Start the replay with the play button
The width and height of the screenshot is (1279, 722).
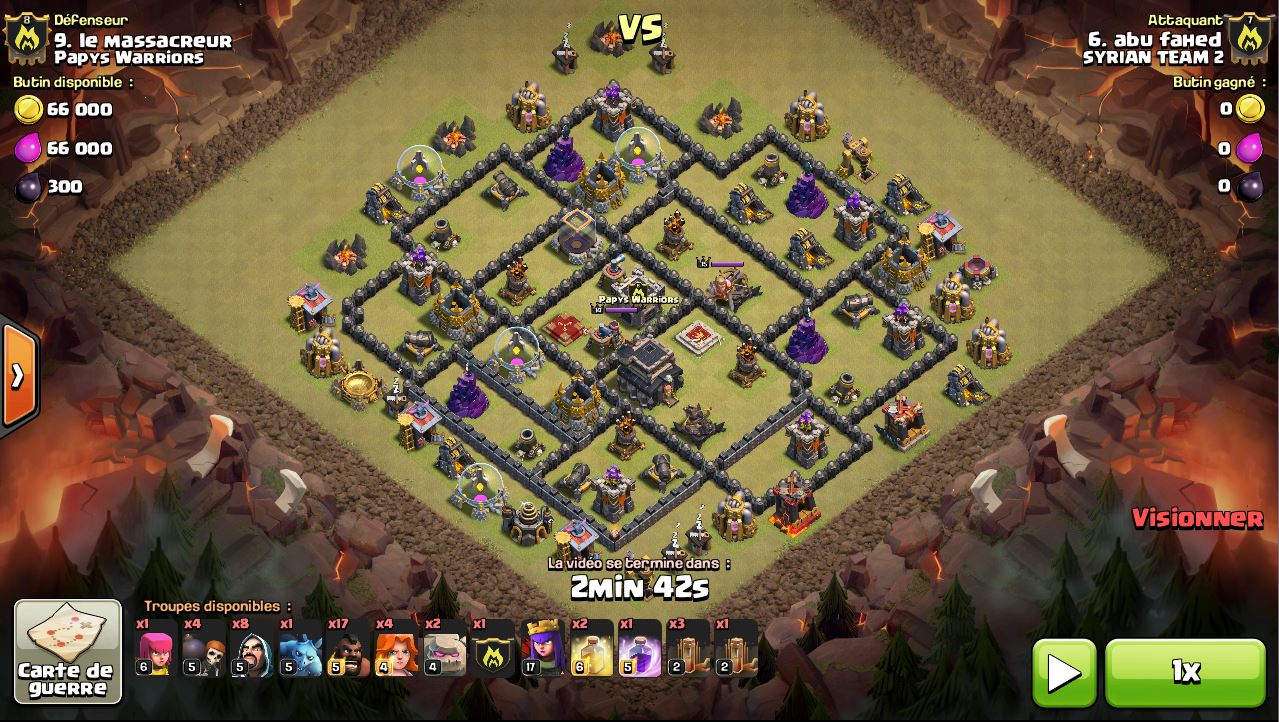1063,672
